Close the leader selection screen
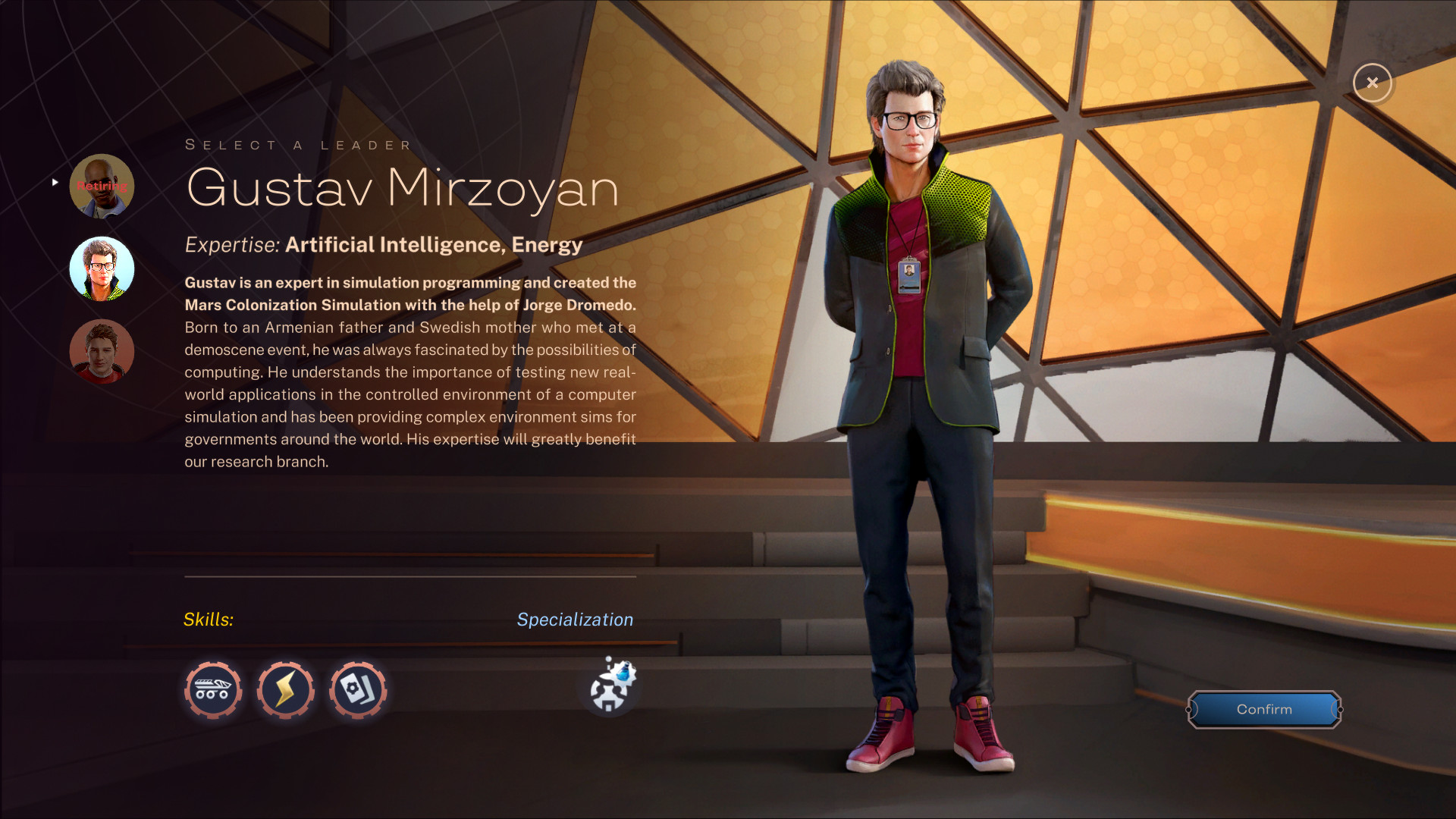Image resolution: width=1456 pixels, height=819 pixels. coord(1373,83)
